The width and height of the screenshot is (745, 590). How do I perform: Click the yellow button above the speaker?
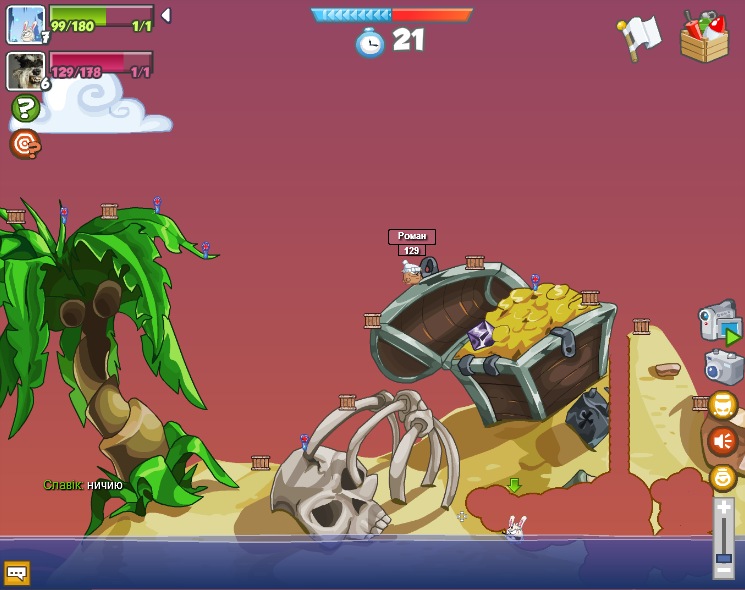(723, 405)
